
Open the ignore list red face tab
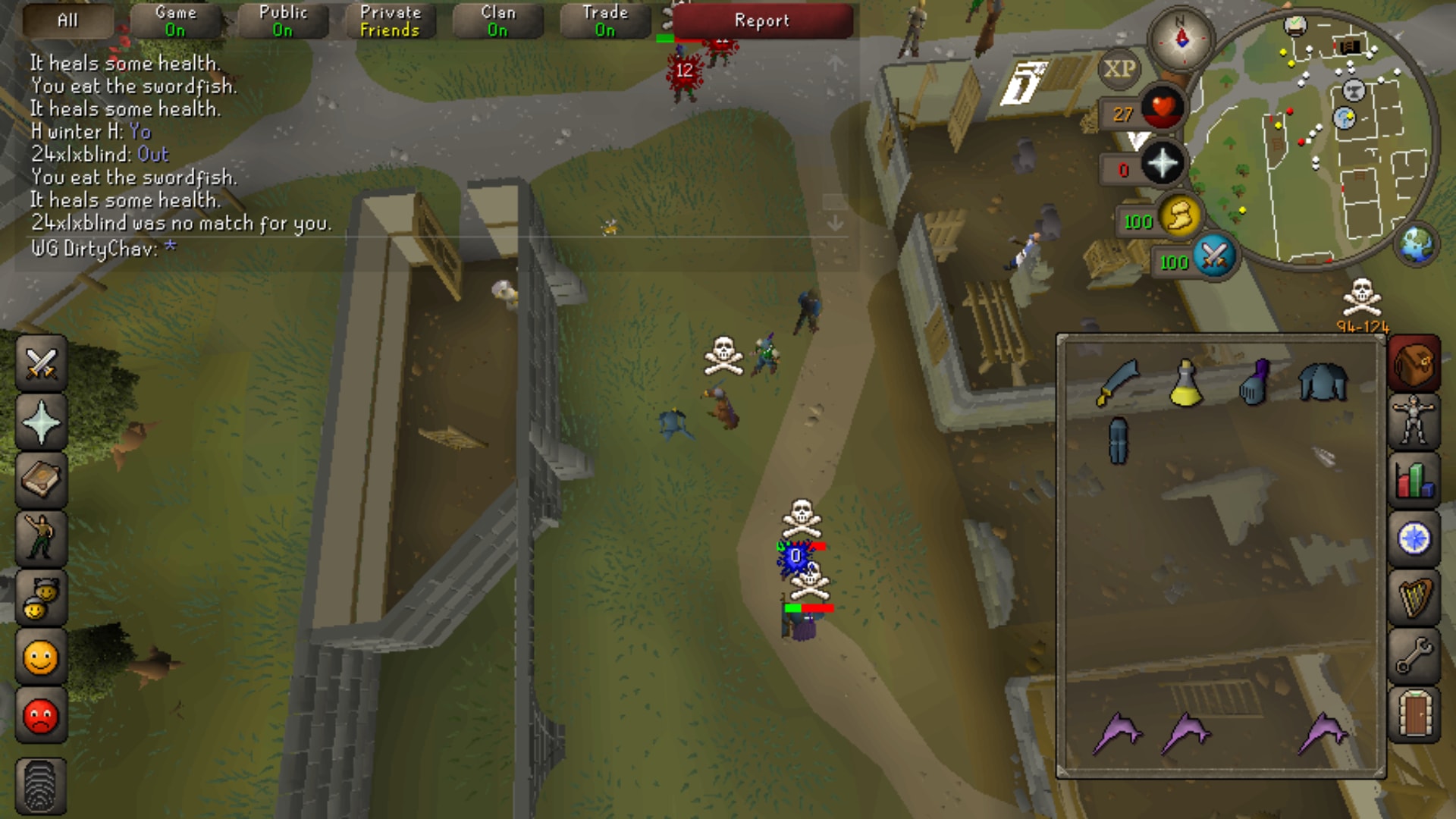[41, 716]
